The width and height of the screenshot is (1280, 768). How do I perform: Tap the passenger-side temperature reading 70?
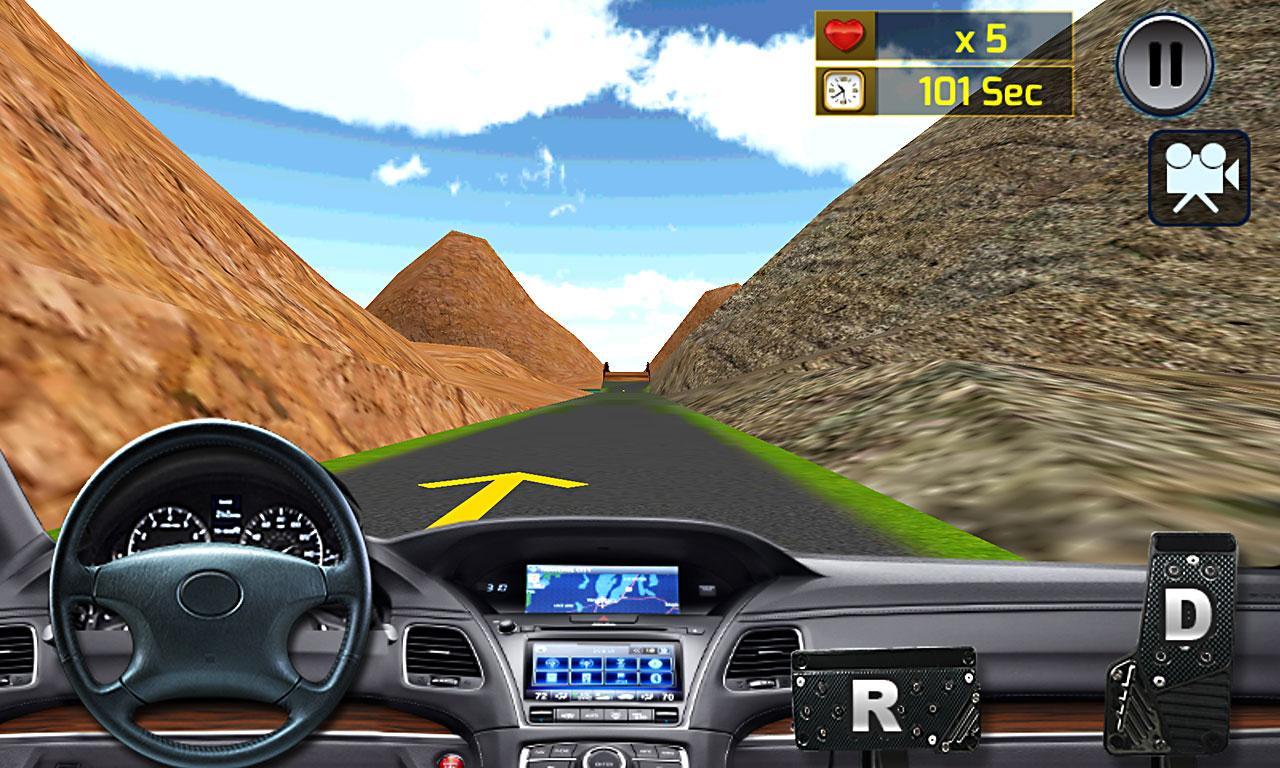669,698
